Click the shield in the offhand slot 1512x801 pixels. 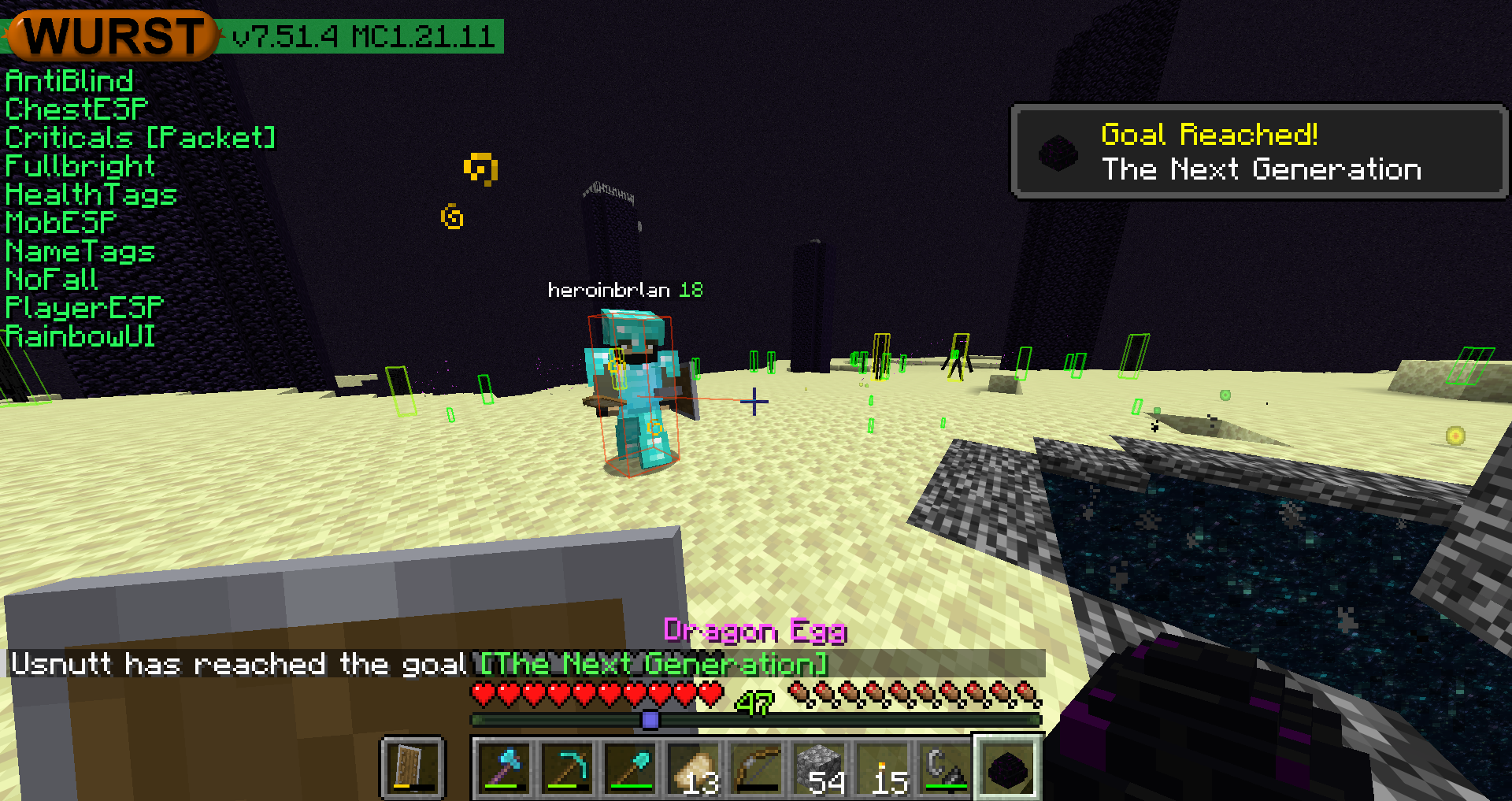[413, 768]
